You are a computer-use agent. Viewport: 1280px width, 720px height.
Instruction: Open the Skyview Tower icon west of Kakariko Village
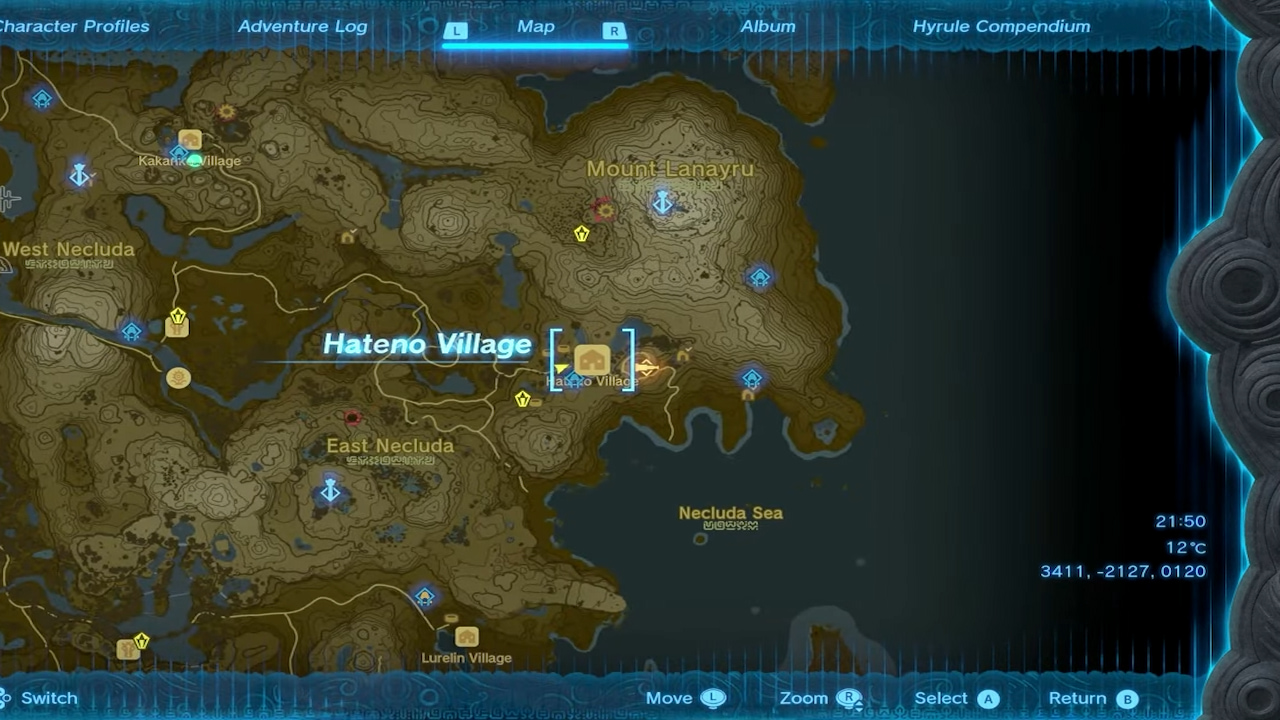click(x=79, y=176)
